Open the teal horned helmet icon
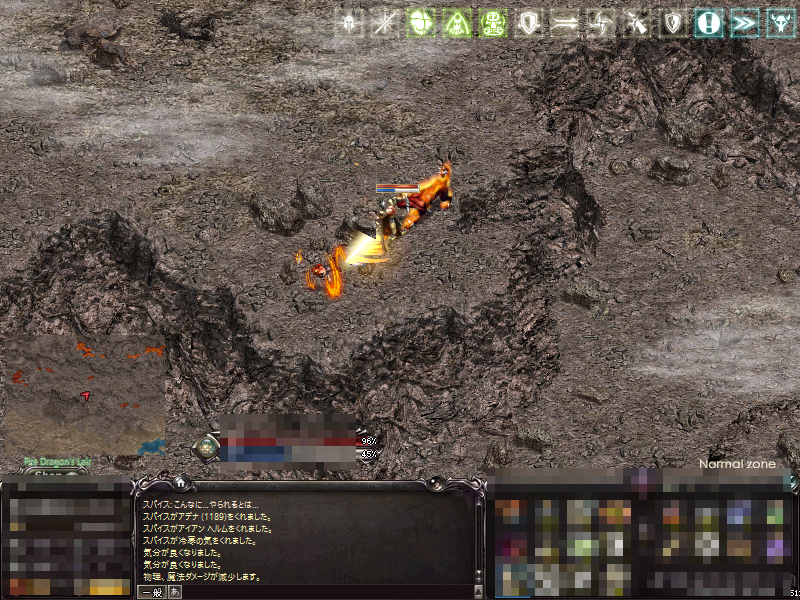The height and width of the screenshot is (600, 800). click(778, 23)
